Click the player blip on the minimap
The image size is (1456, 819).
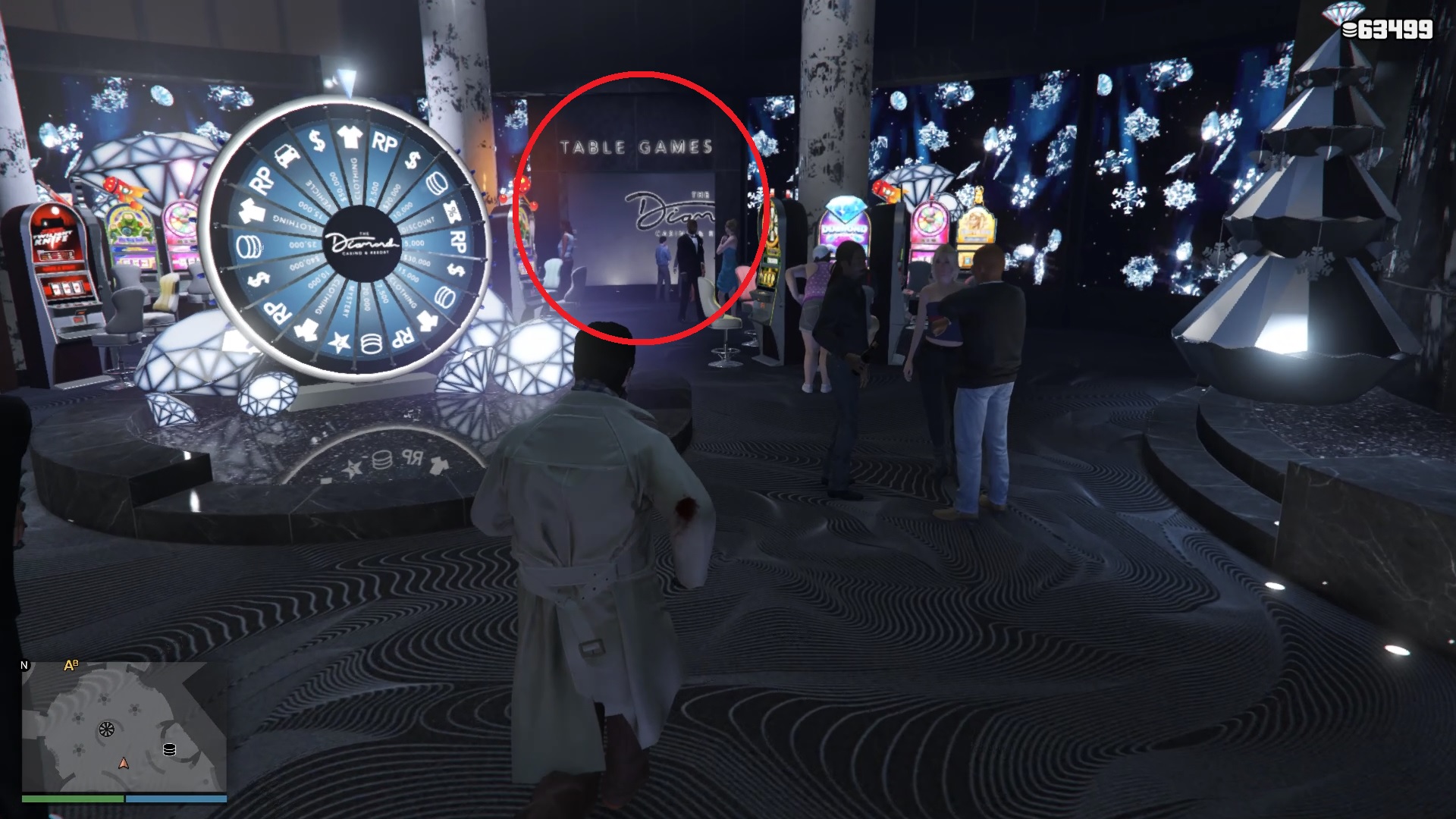pos(124,764)
